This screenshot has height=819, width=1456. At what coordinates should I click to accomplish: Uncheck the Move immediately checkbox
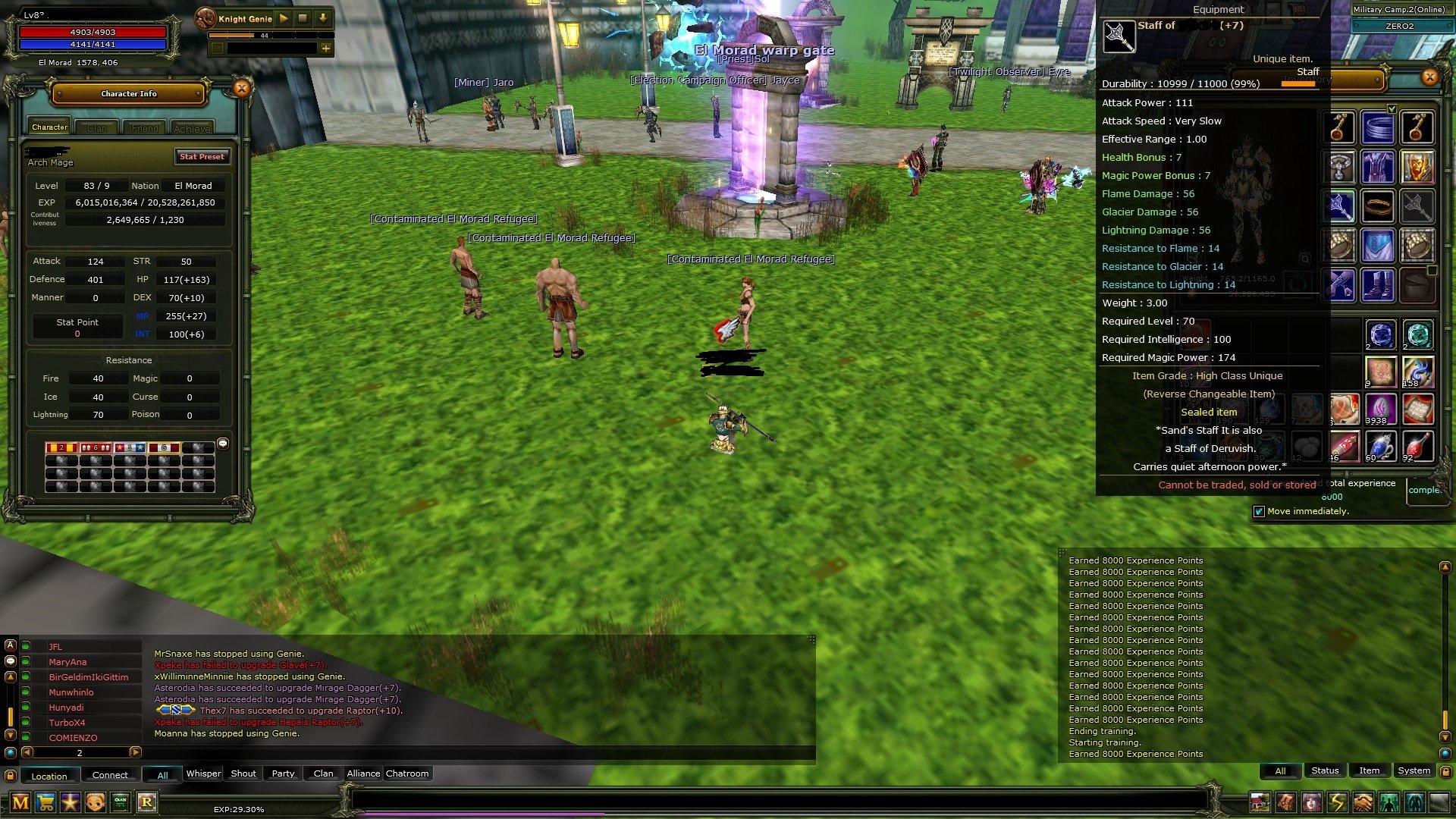pyautogui.click(x=1259, y=512)
